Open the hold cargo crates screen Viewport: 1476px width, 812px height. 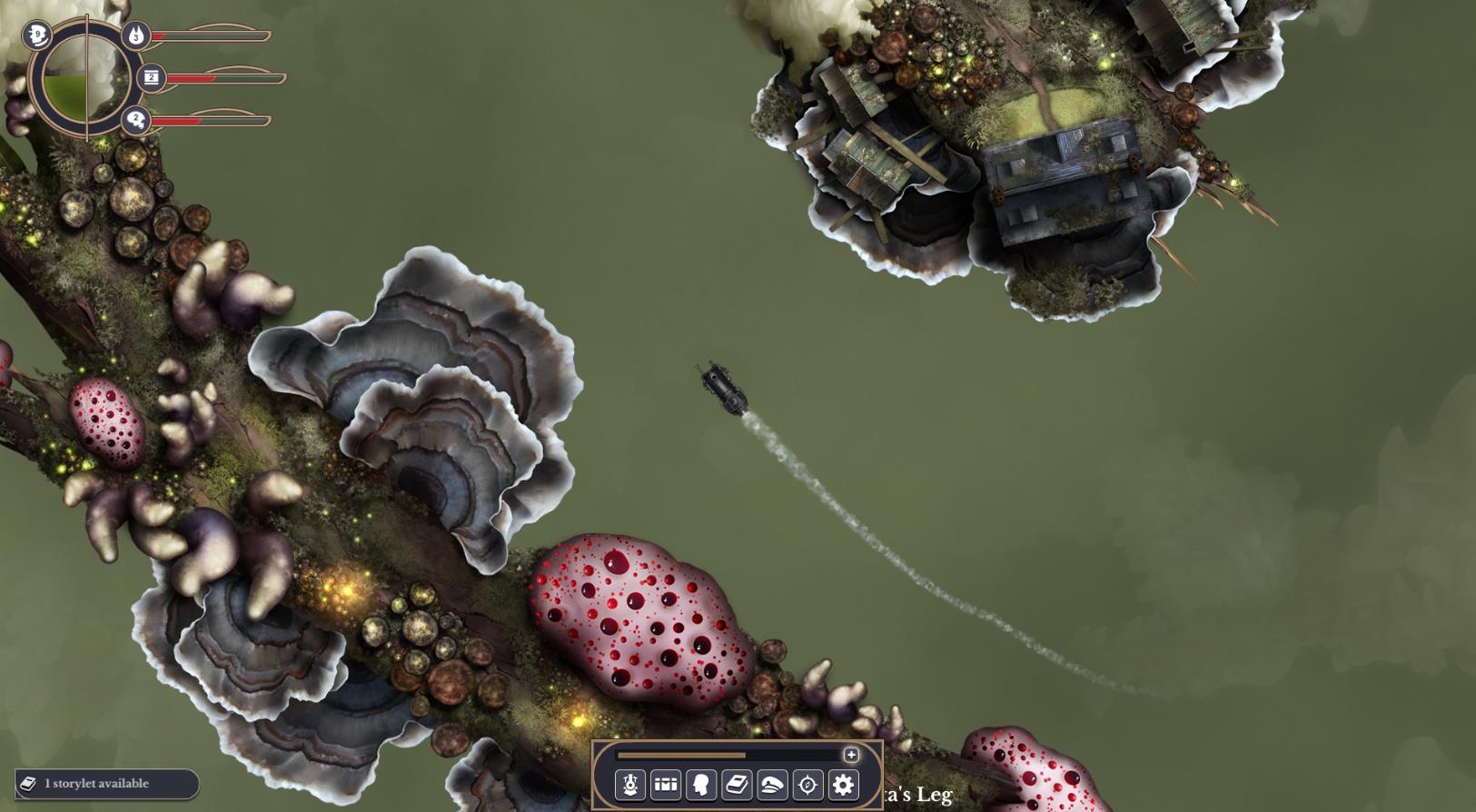(666, 785)
